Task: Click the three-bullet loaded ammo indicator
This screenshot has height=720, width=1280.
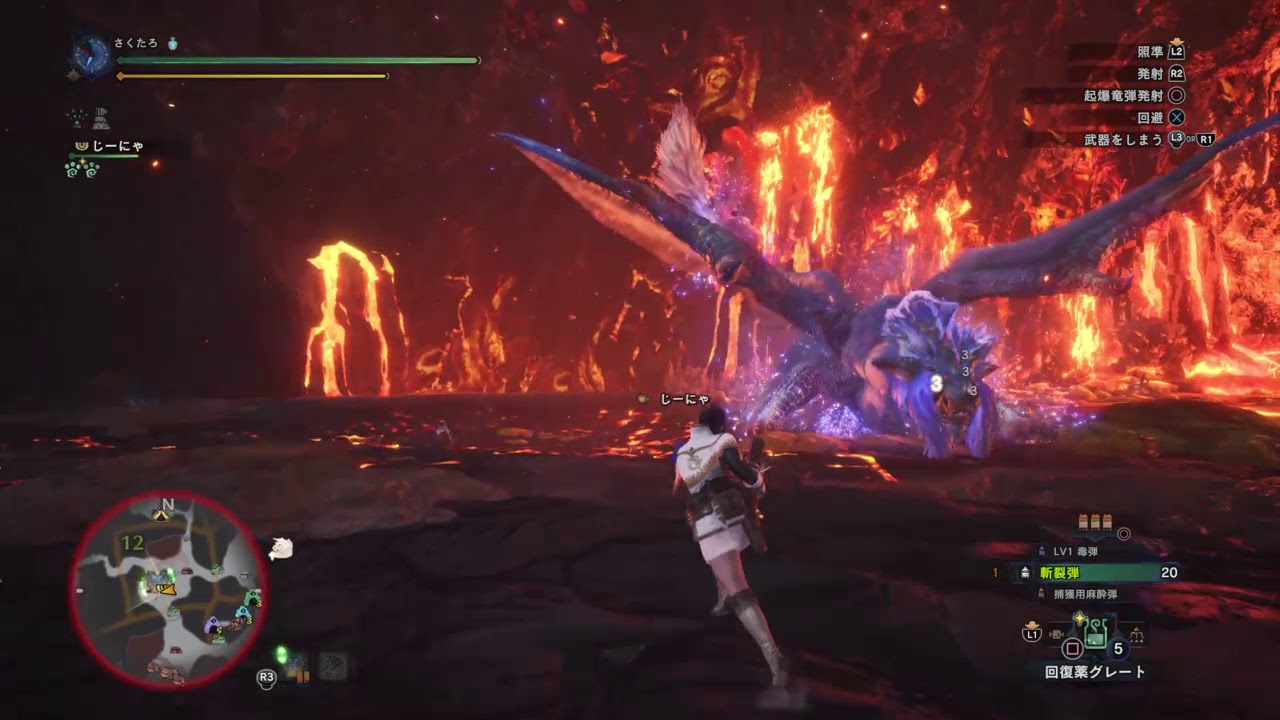Action: click(x=1094, y=521)
